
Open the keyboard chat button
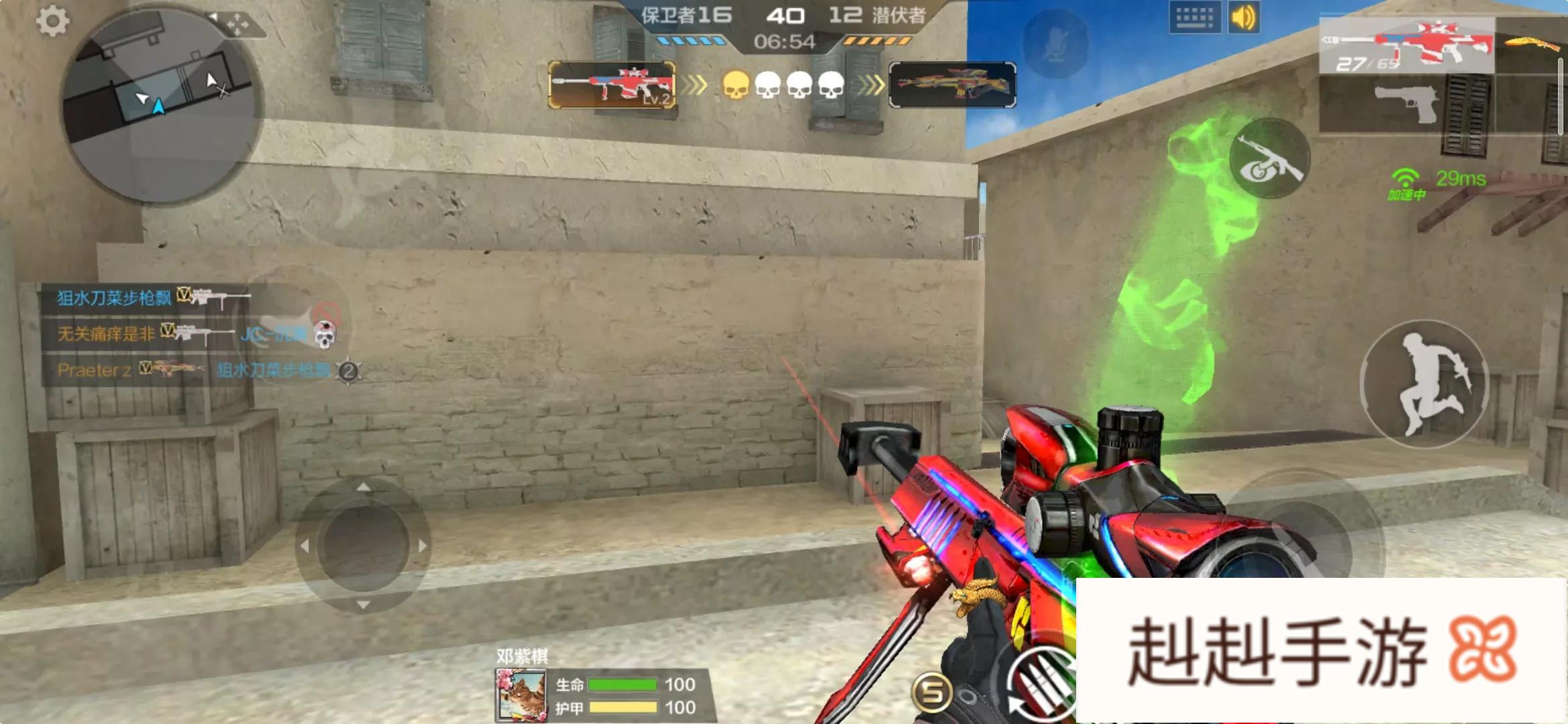click(1195, 18)
